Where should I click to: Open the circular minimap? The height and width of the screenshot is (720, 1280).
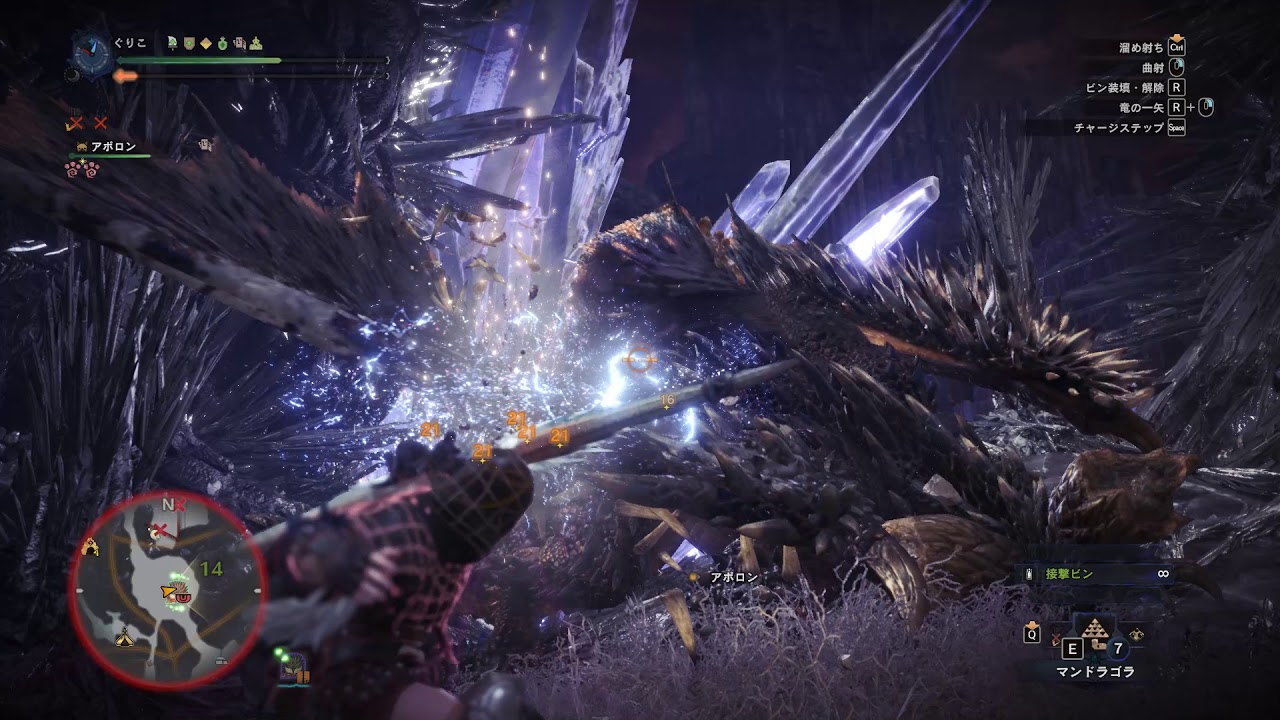coord(167,590)
